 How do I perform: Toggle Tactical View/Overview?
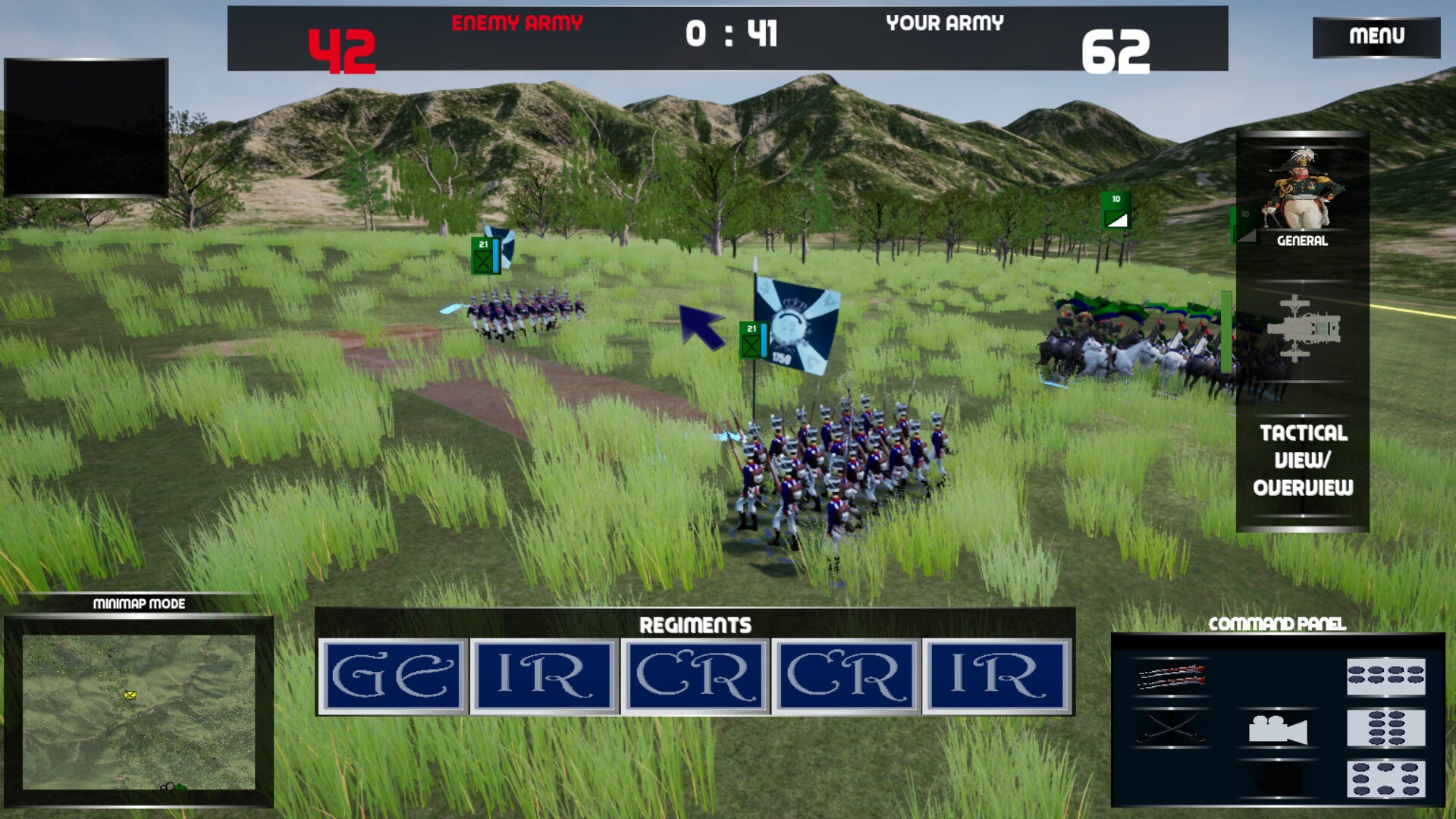tap(1302, 460)
